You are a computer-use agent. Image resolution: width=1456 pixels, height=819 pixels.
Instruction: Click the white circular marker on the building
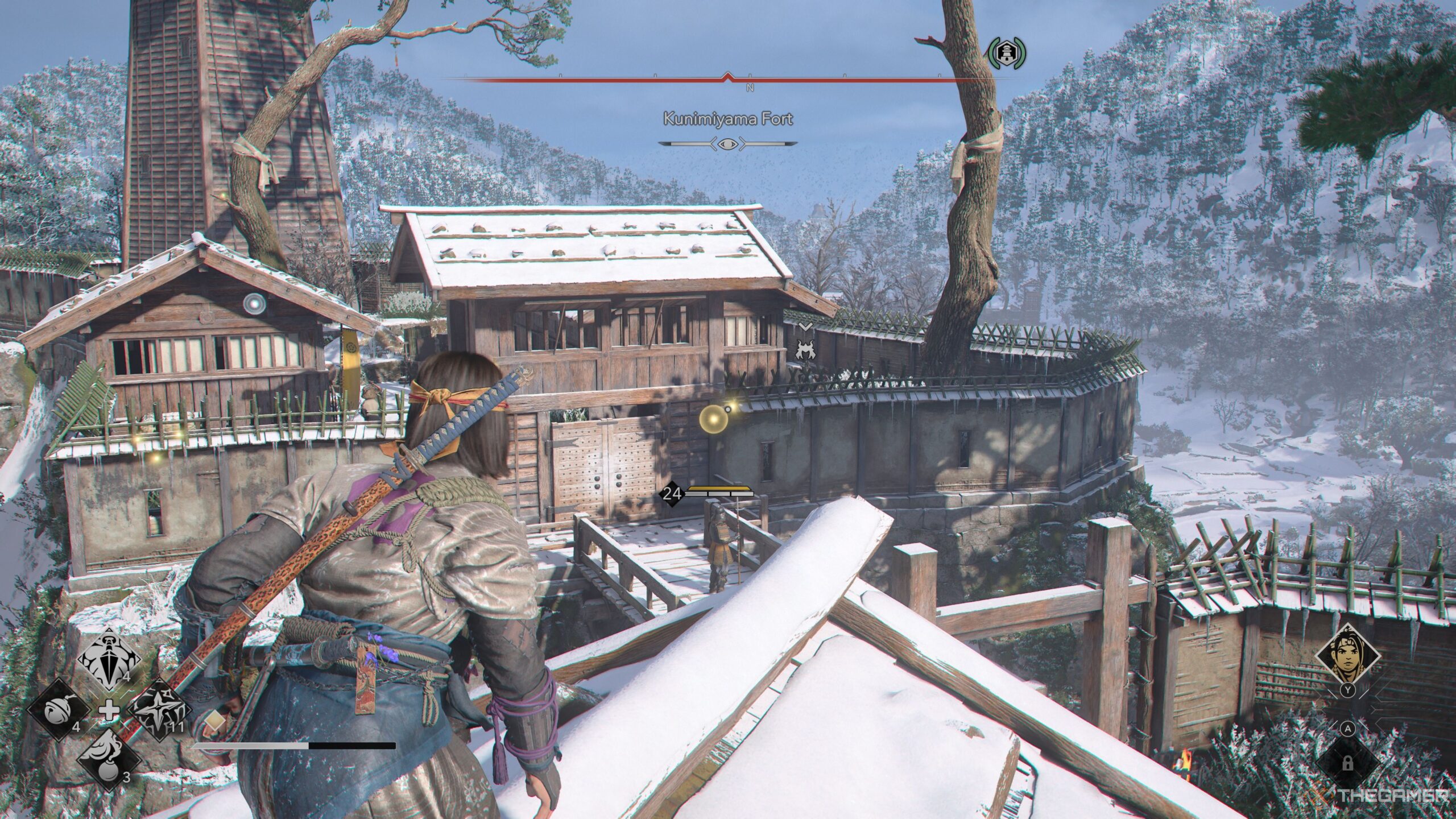[254, 304]
